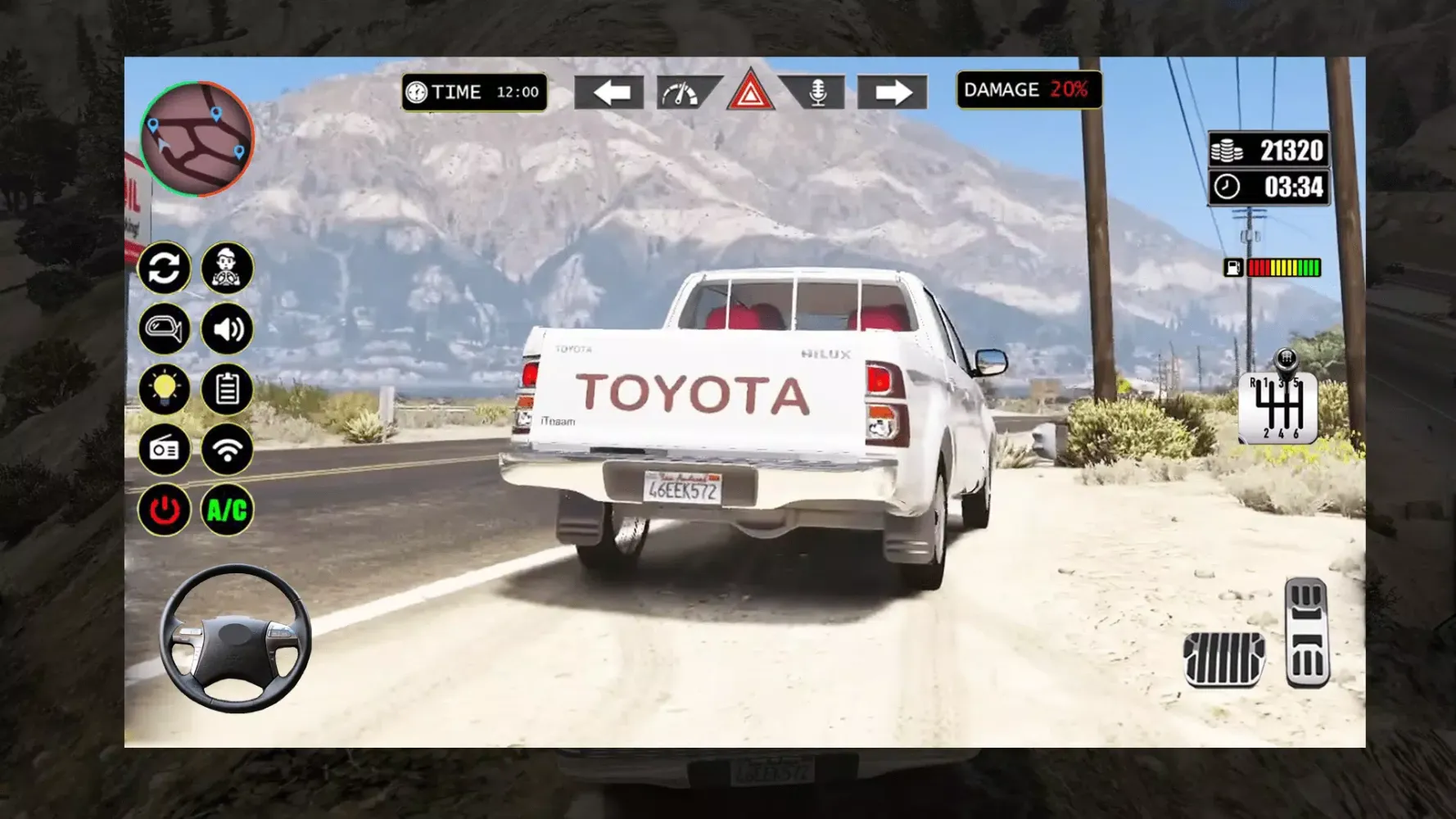Select the camera view icon
1456x819 pixels.
[x=165, y=329]
